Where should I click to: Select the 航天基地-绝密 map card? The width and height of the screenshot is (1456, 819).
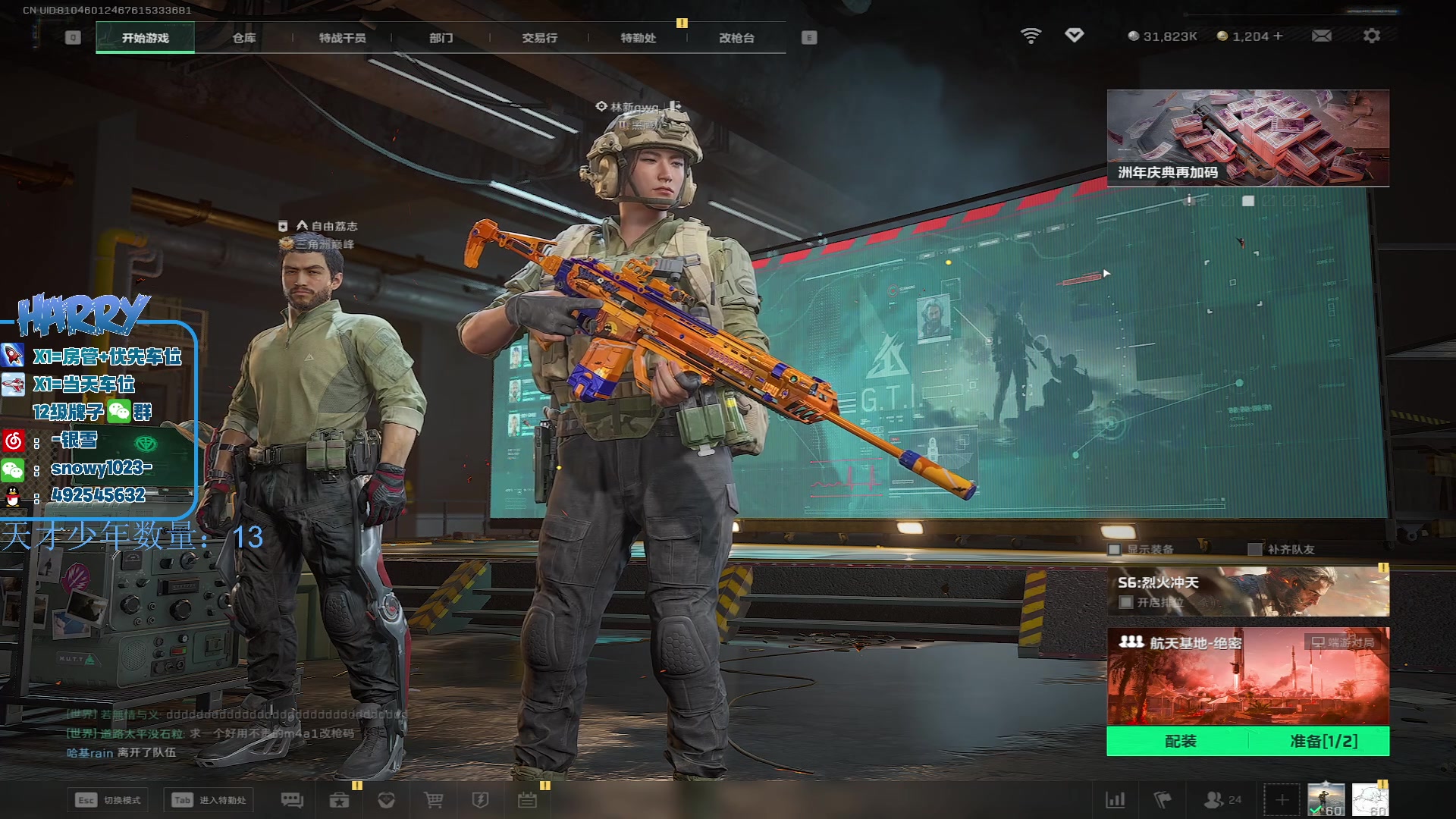tap(1247, 676)
